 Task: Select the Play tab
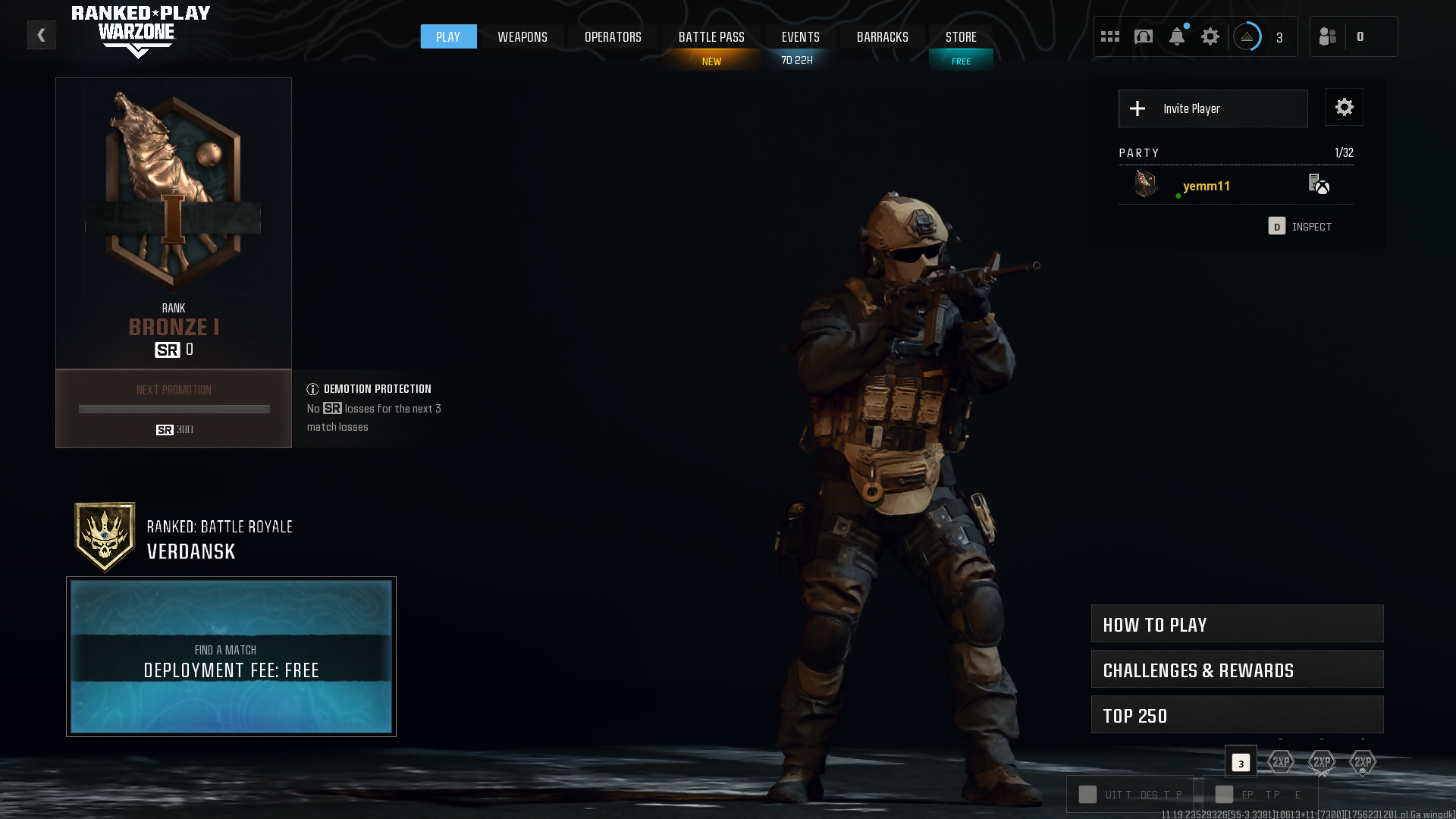coord(448,36)
